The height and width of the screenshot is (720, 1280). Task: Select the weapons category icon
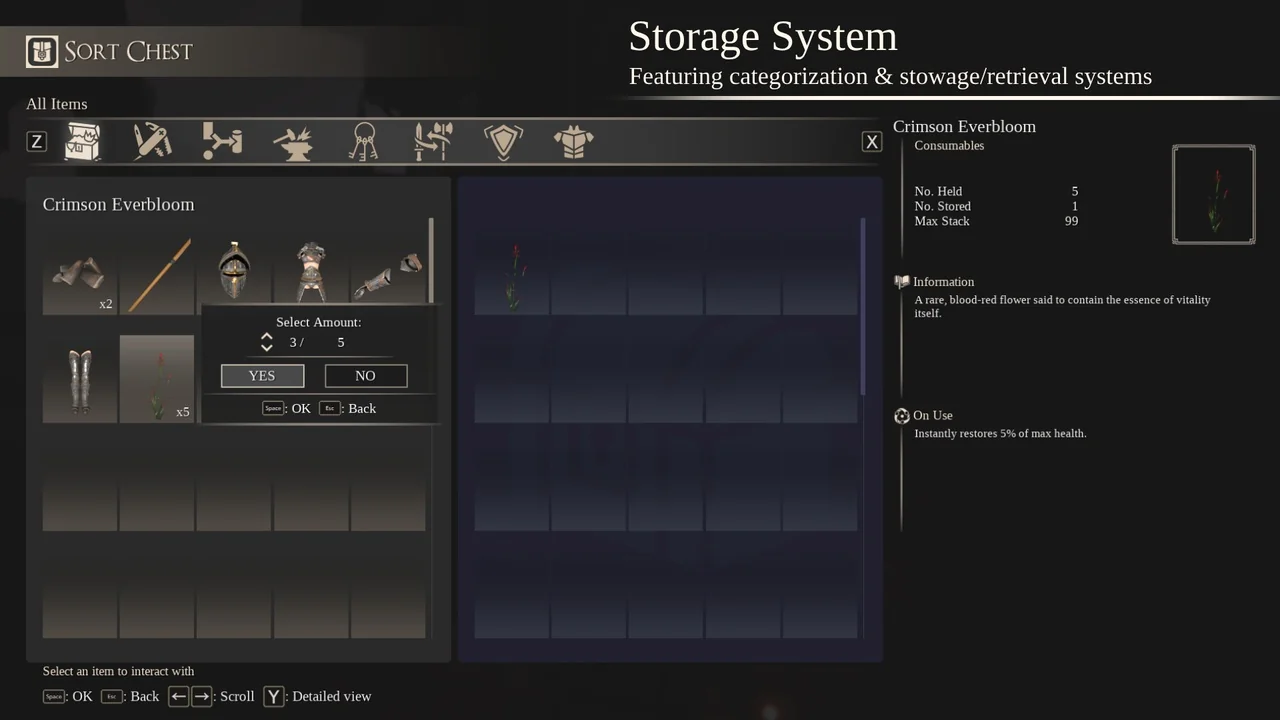433,141
